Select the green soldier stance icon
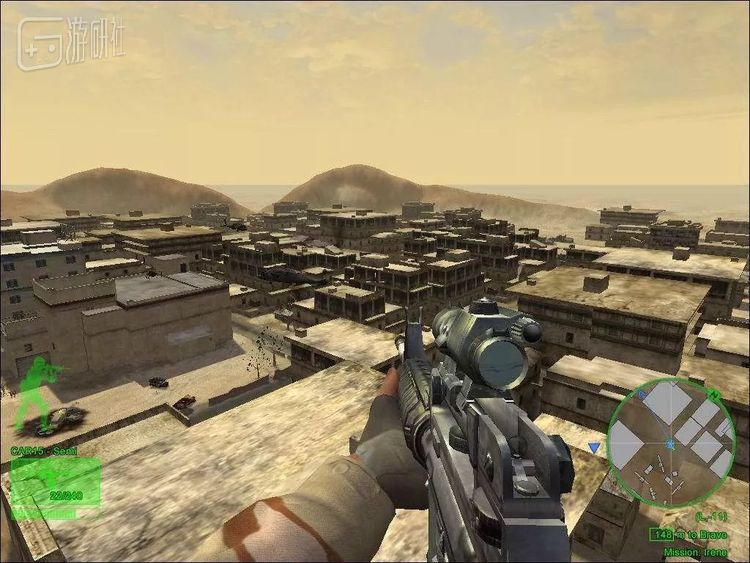 coord(37,393)
